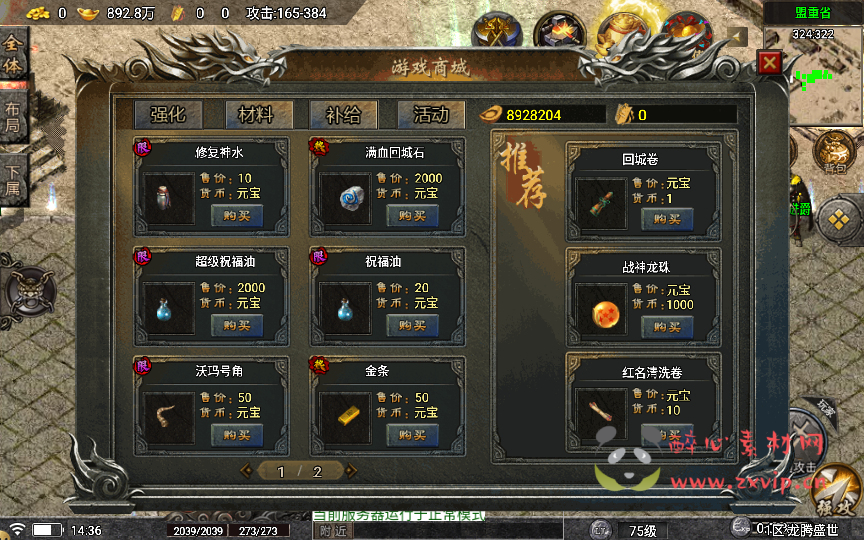Show the 活动 shop tab
The height and width of the screenshot is (540, 864).
431,114
